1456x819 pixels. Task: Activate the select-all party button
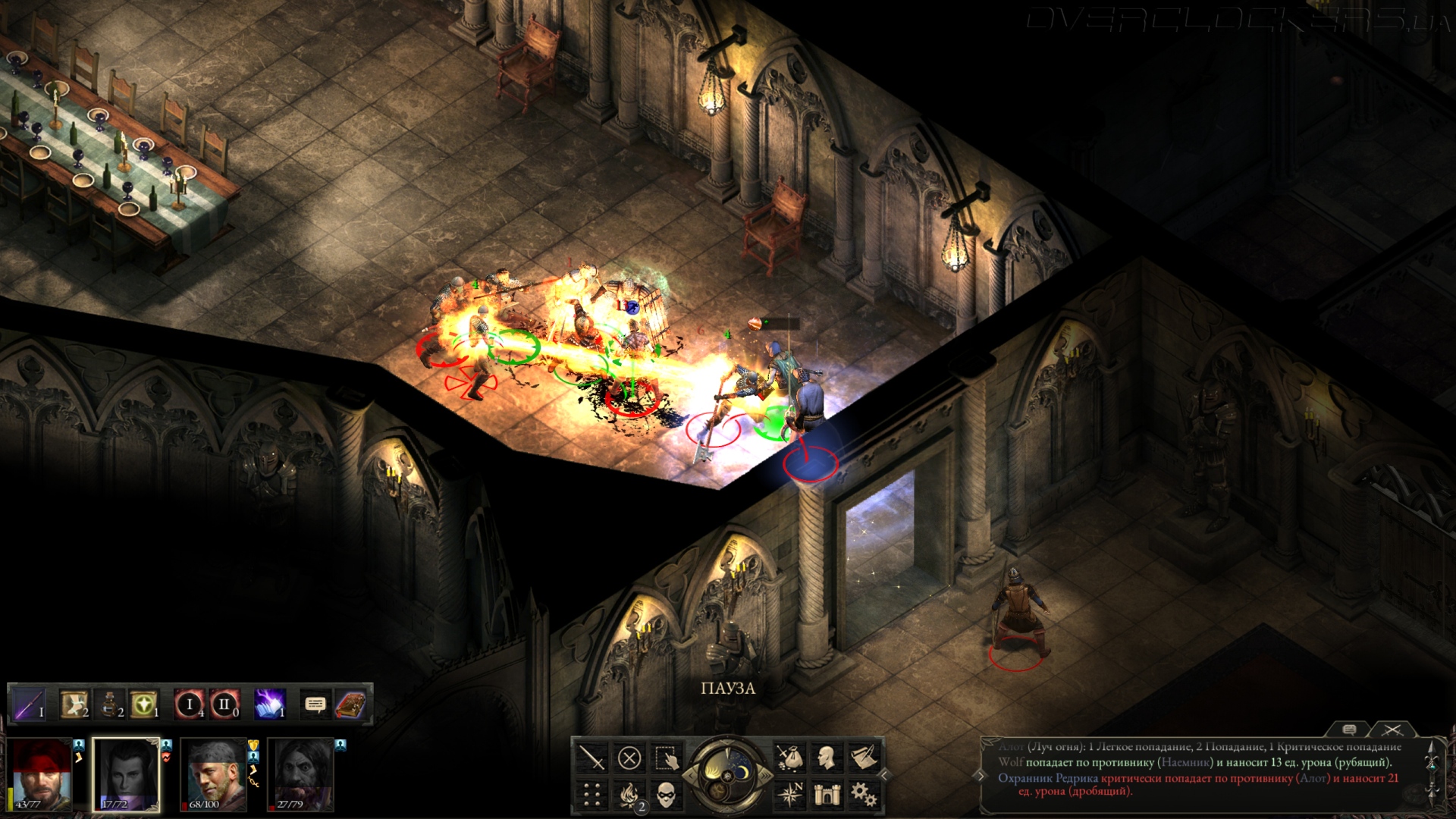pos(666,758)
